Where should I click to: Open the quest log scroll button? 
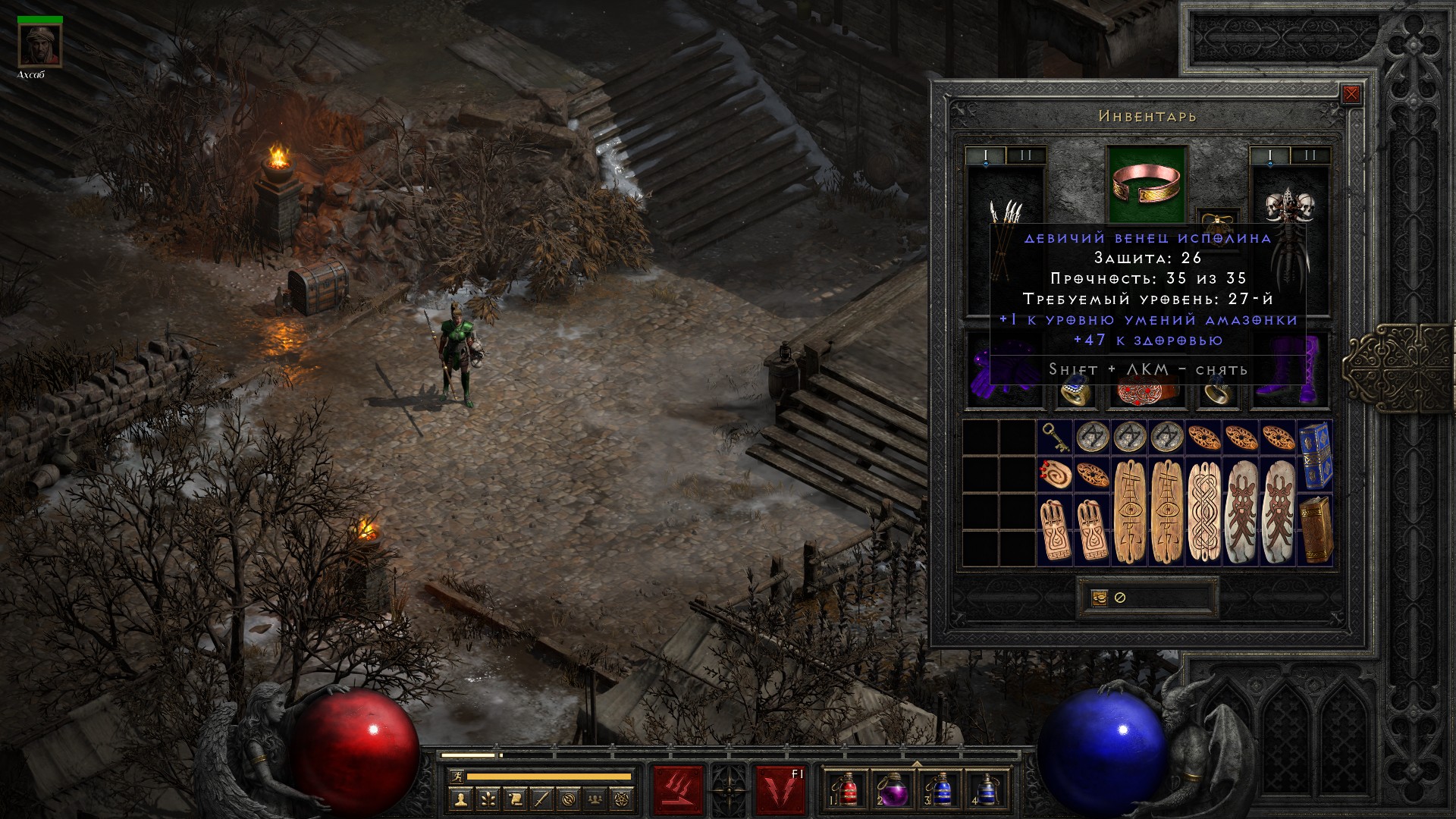click(x=515, y=799)
